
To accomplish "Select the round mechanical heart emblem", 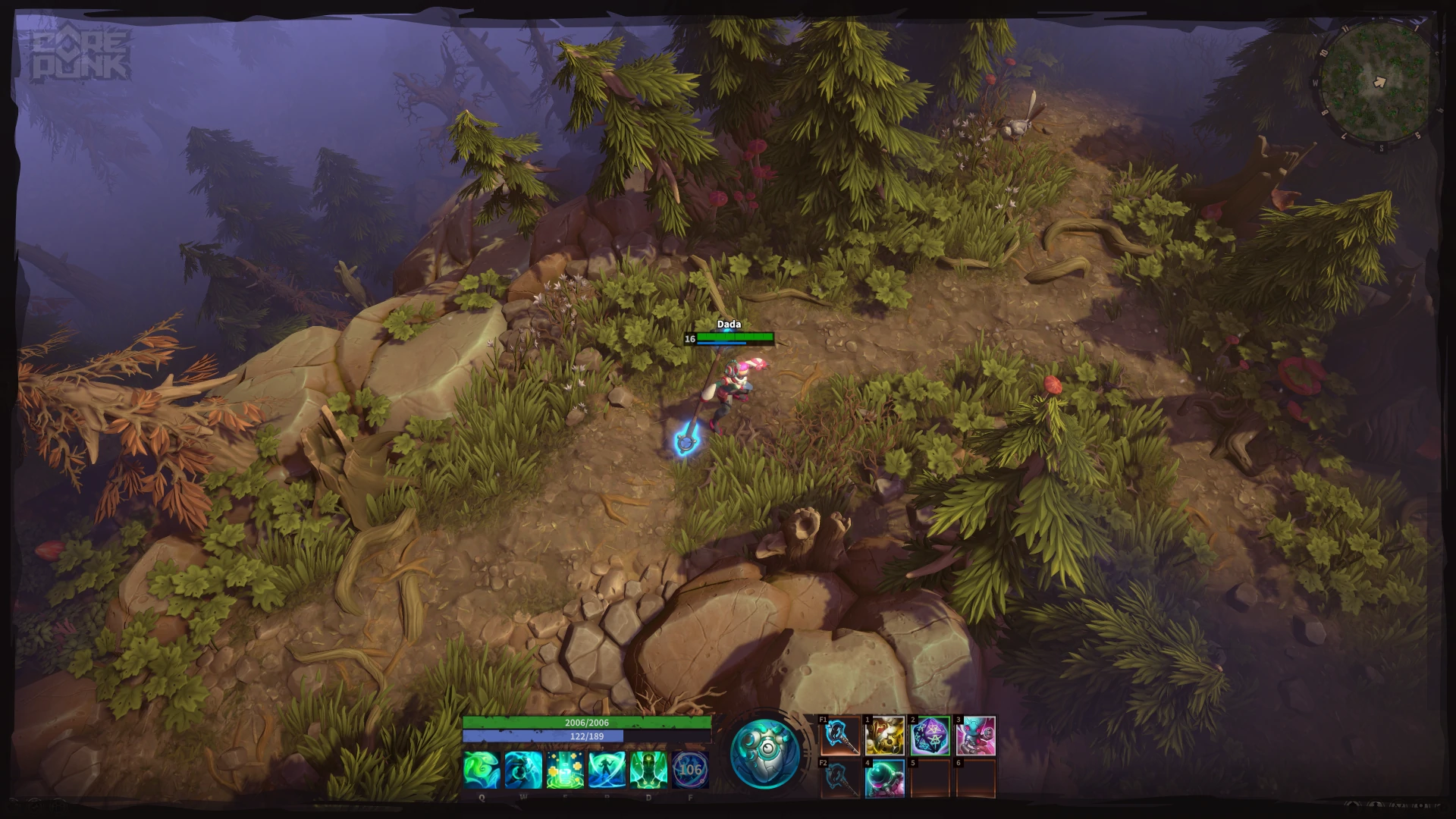I will 764,753.
